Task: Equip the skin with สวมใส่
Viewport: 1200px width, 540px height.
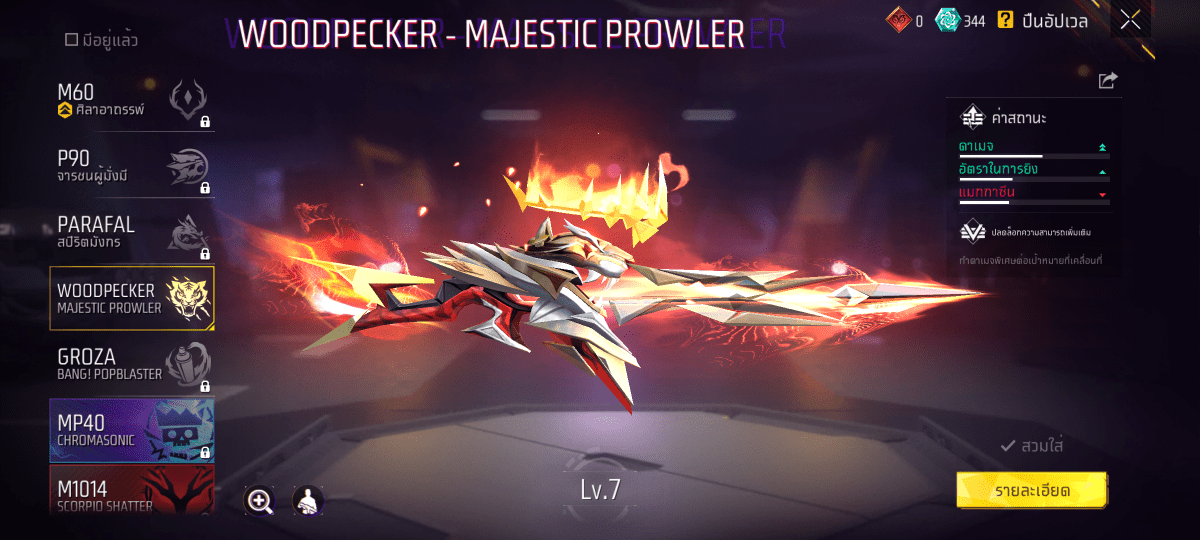Action: pyautogui.click(x=1032, y=446)
